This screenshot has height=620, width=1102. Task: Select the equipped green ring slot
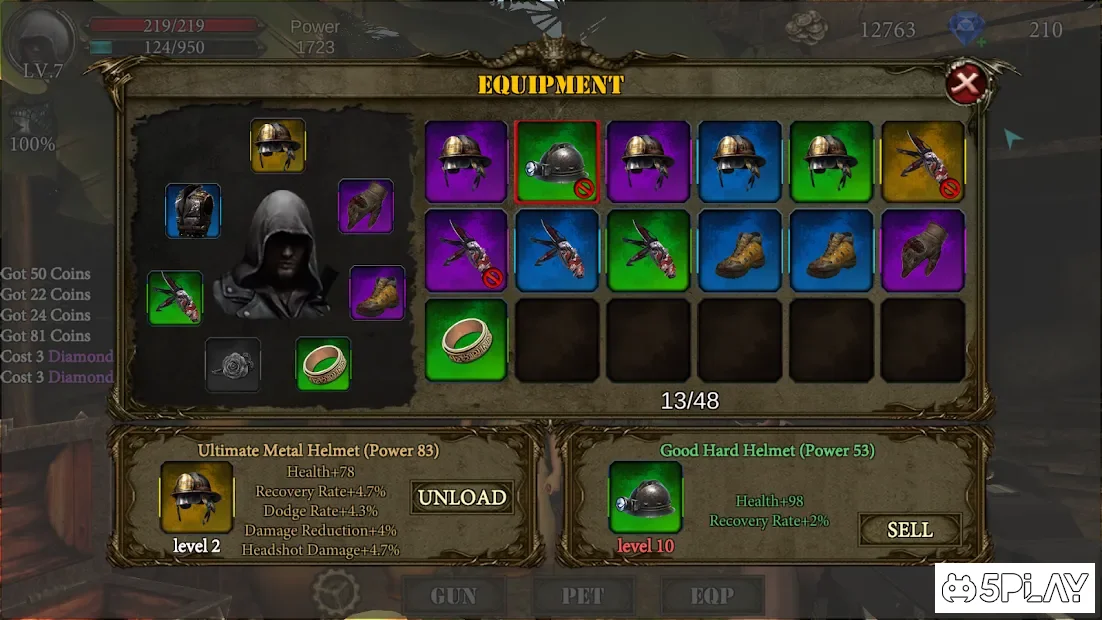(323, 364)
